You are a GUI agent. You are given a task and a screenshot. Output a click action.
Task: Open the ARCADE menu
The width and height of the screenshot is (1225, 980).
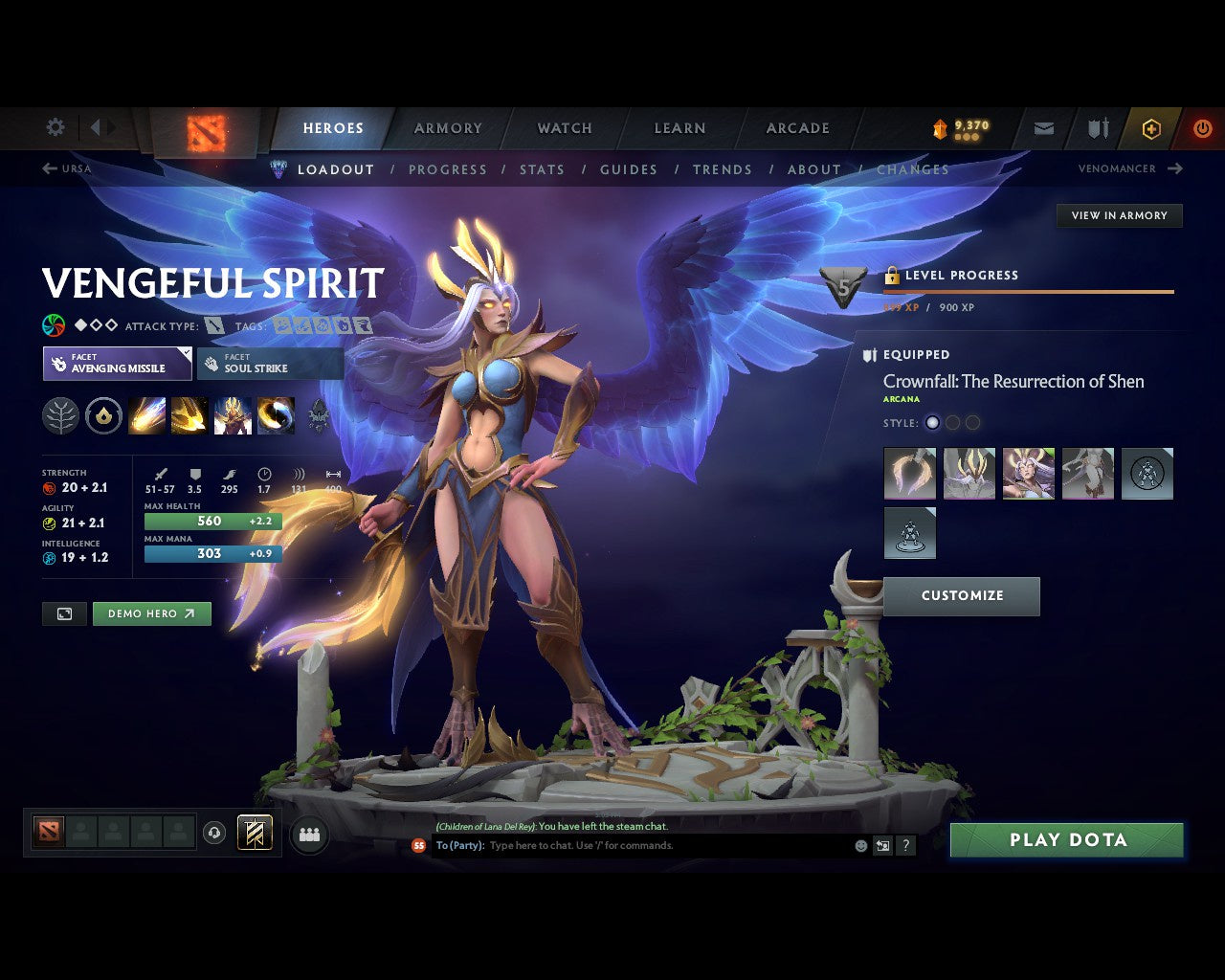pos(797,127)
